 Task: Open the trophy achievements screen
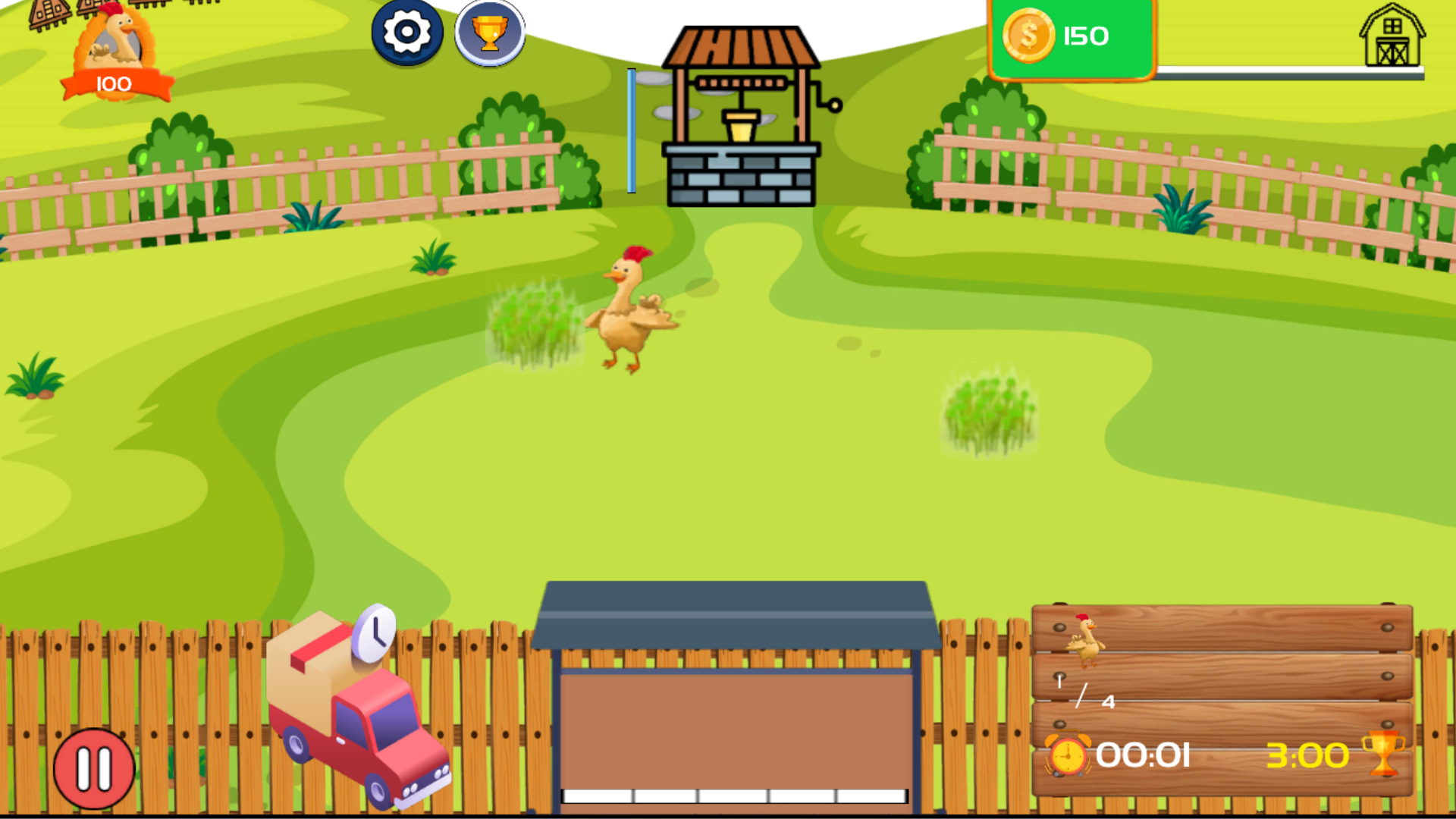coord(490,33)
